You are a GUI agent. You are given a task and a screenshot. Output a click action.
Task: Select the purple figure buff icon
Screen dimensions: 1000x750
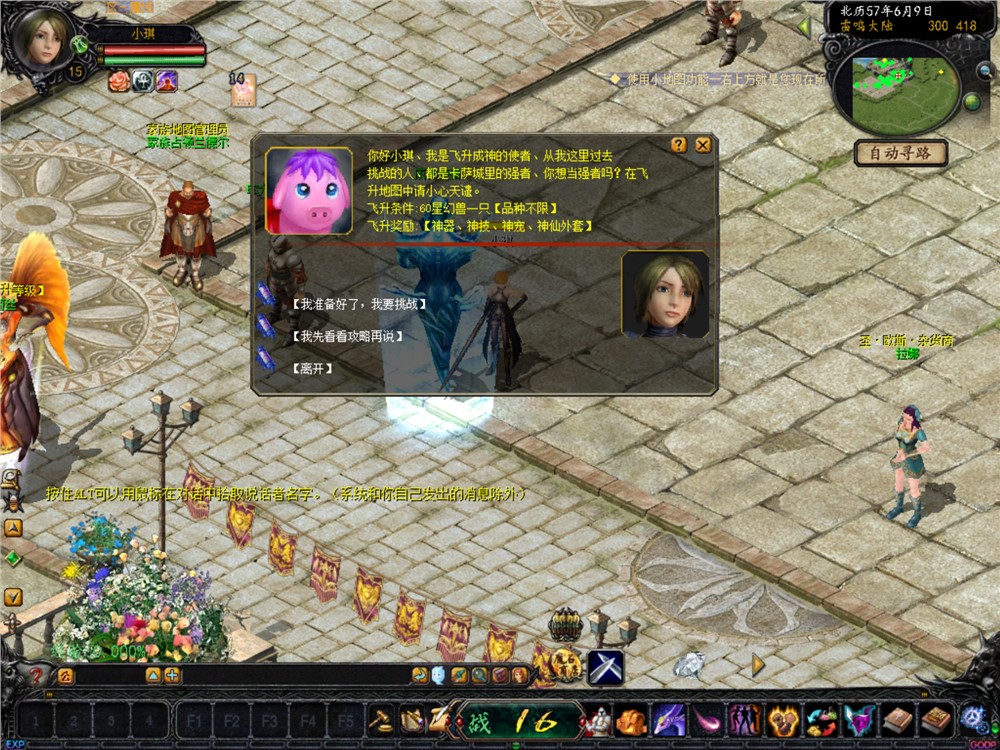tap(166, 81)
